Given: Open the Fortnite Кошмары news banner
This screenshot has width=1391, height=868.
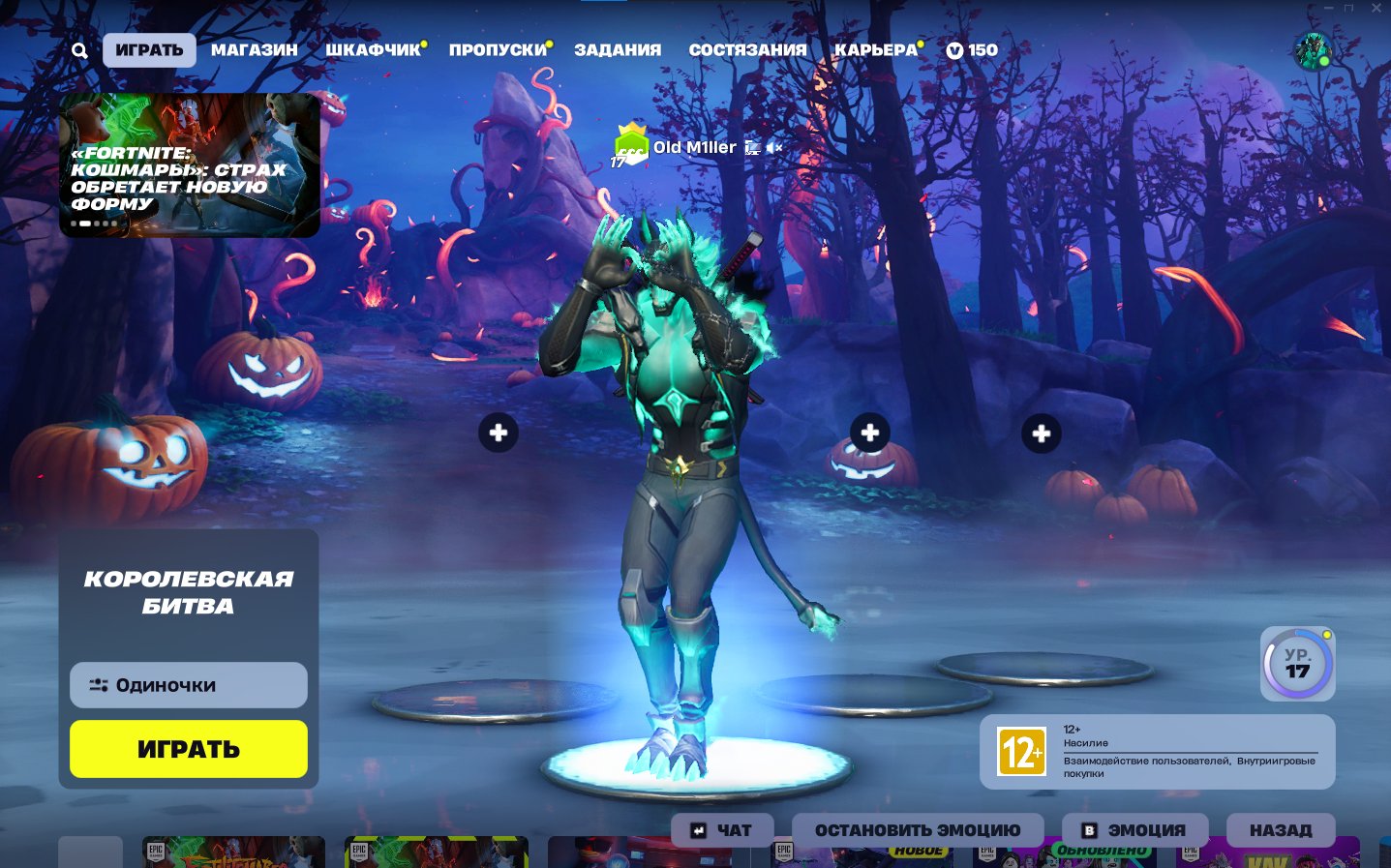Looking at the screenshot, I should pyautogui.click(x=189, y=165).
